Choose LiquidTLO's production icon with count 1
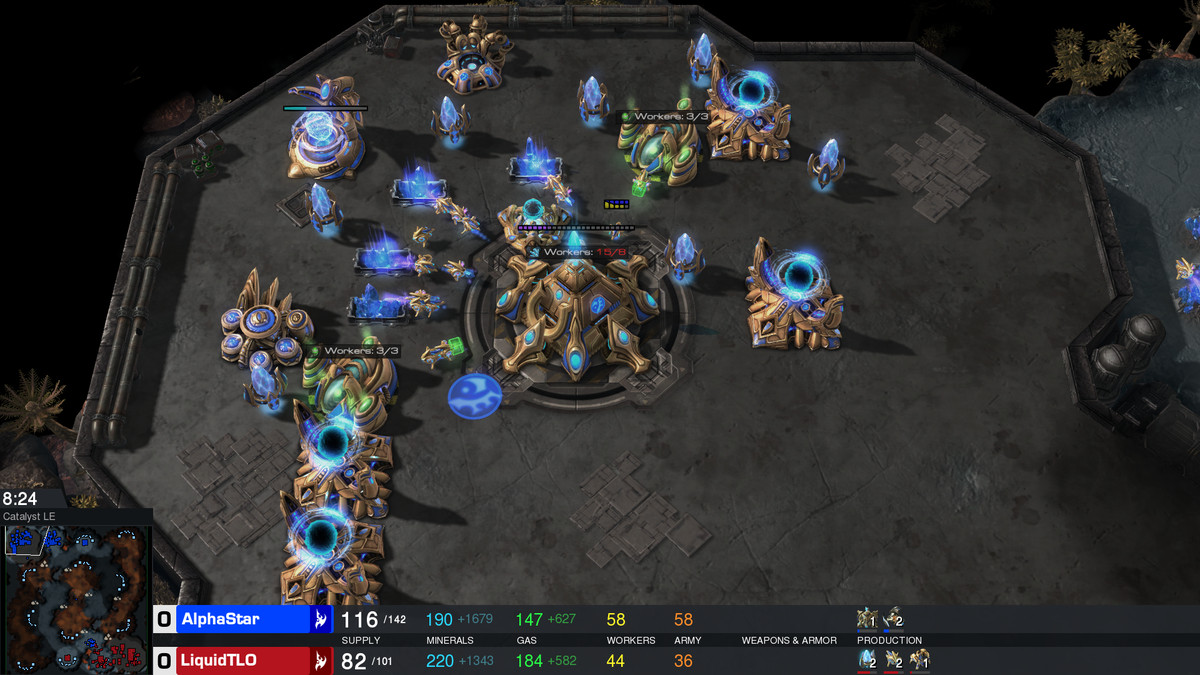Image resolution: width=1200 pixels, height=675 pixels. point(919,660)
